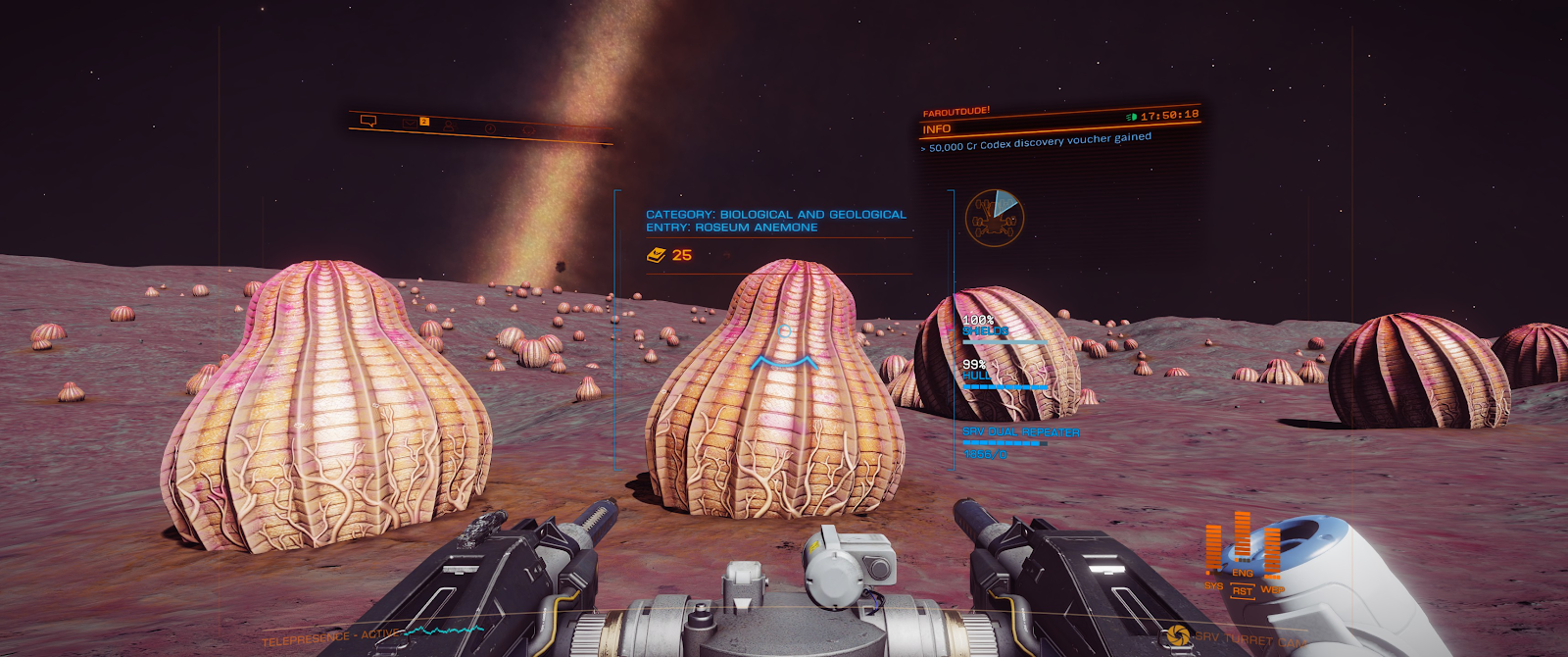Open the inbox envelope with unread messages
This screenshot has width=1568, height=657.
click(x=410, y=123)
